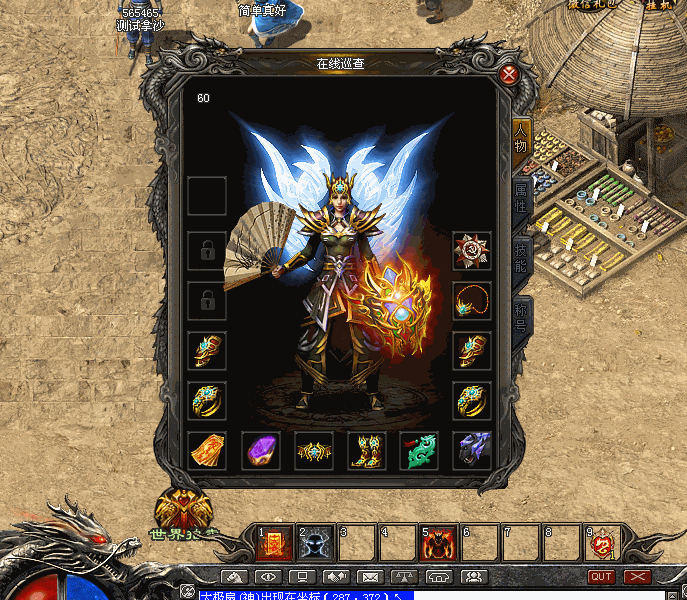
Task: Select the beaded necklace slot
Action: tap(471, 300)
